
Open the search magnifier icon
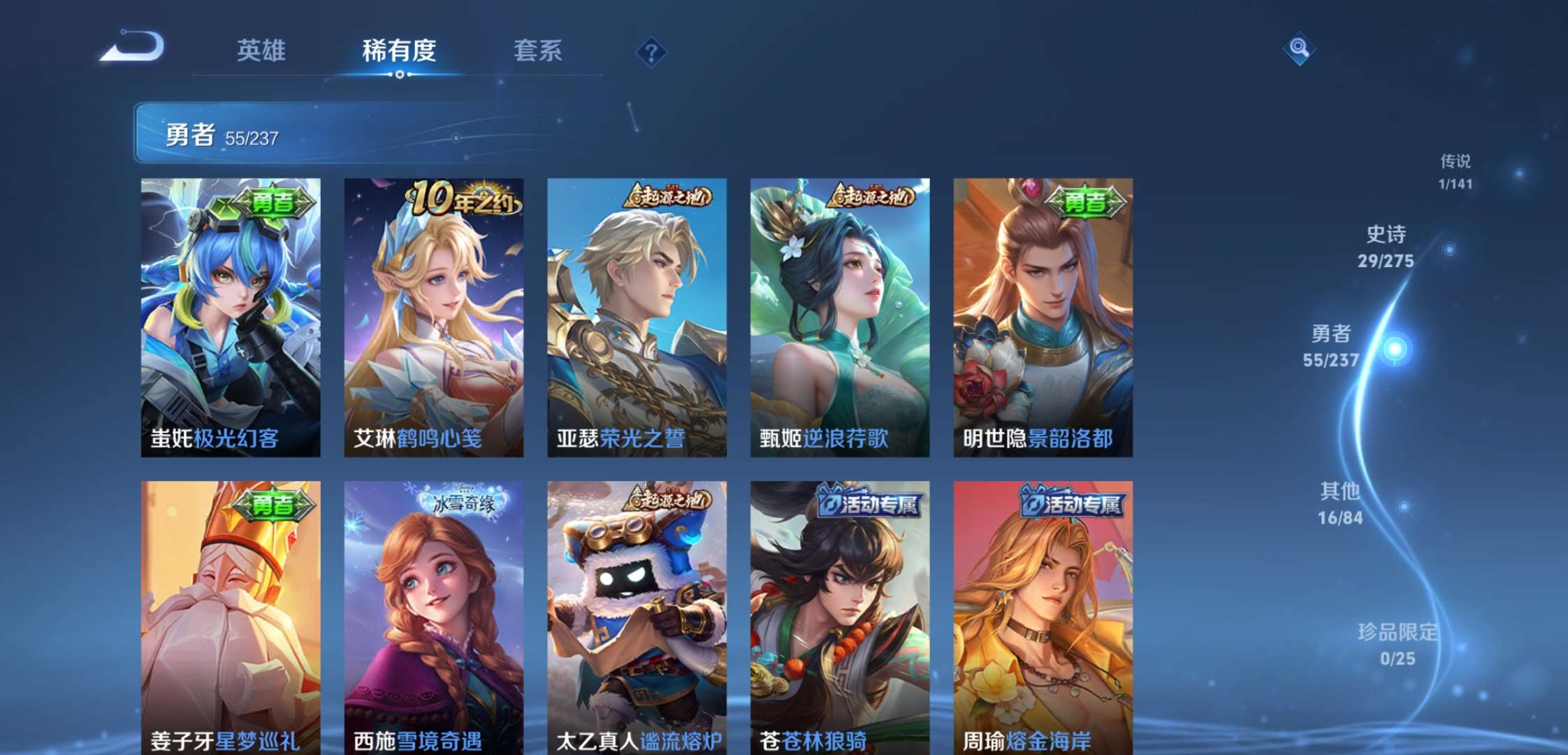point(1298,49)
